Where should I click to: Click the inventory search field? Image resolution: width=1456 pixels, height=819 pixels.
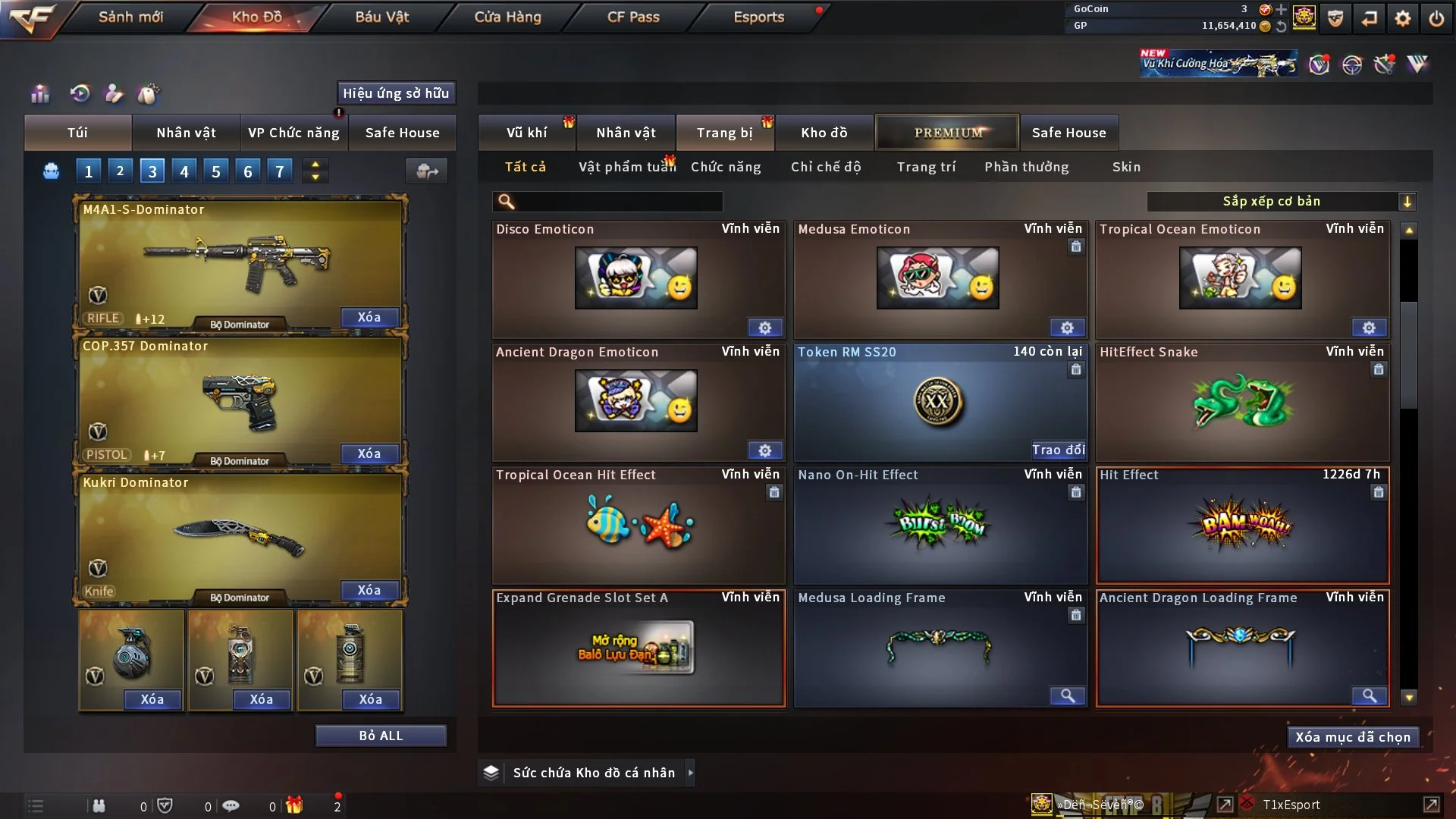click(x=618, y=202)
